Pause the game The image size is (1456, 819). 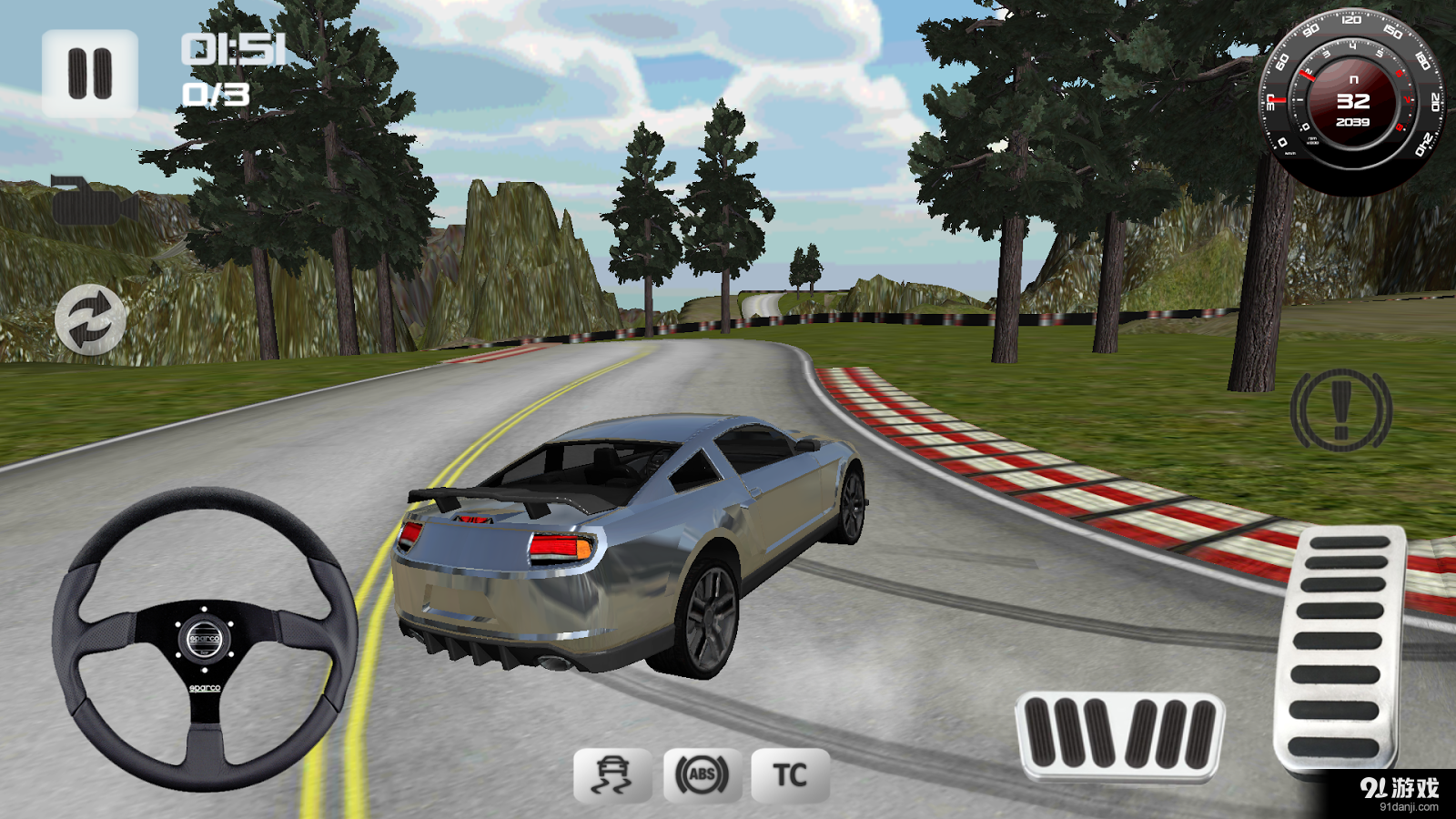click(89, 74)
